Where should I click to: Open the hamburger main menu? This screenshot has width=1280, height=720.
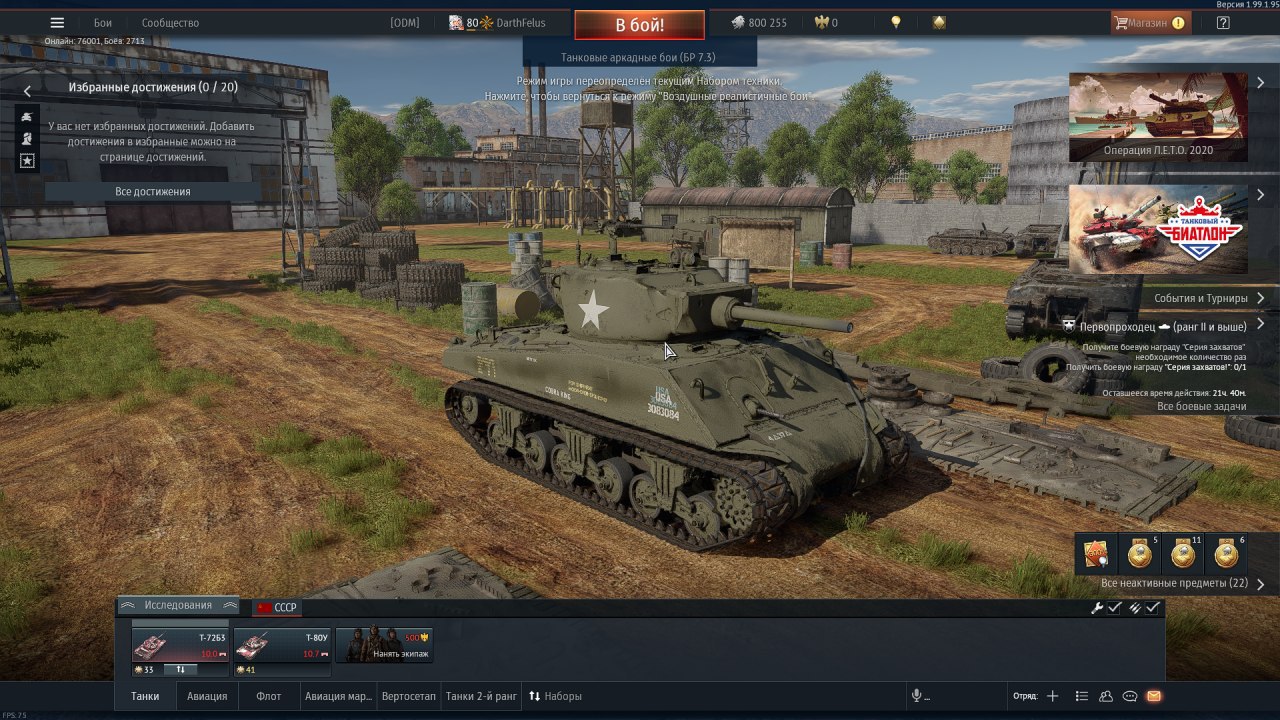(57, 23)
